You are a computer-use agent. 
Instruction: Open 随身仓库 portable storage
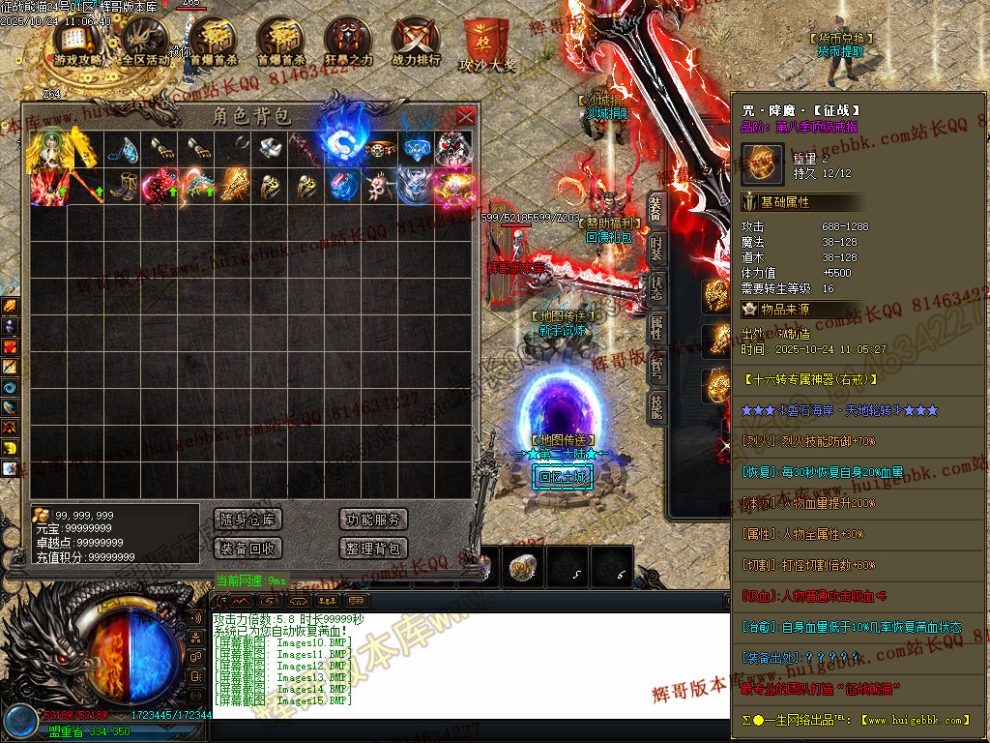248,519
